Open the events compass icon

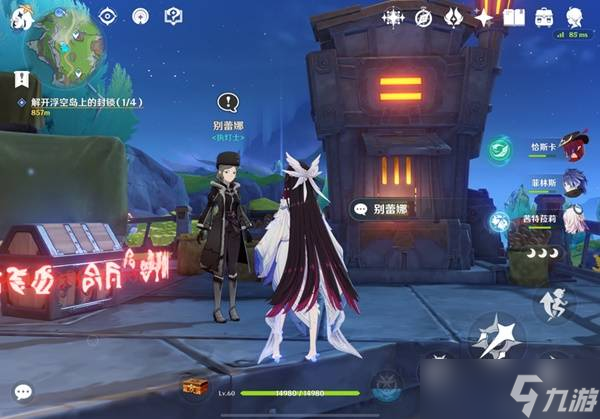423,16
